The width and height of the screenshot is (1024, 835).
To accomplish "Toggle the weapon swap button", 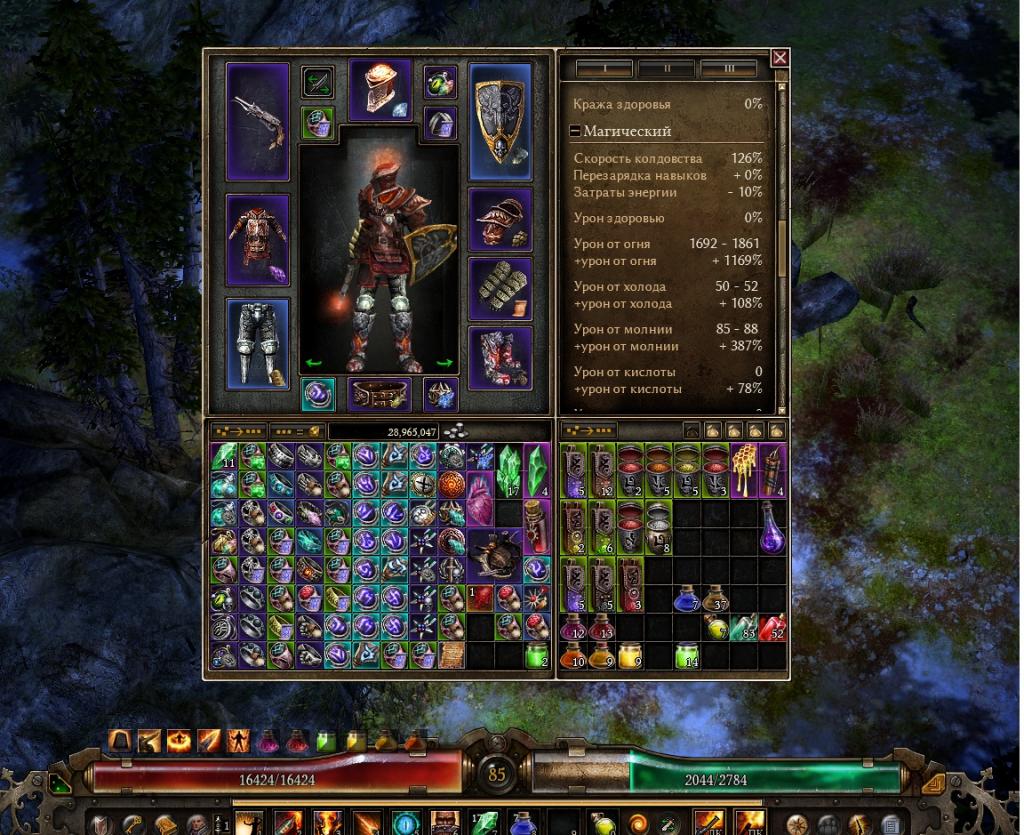I will pyautogui.click(x=318, y=82).
